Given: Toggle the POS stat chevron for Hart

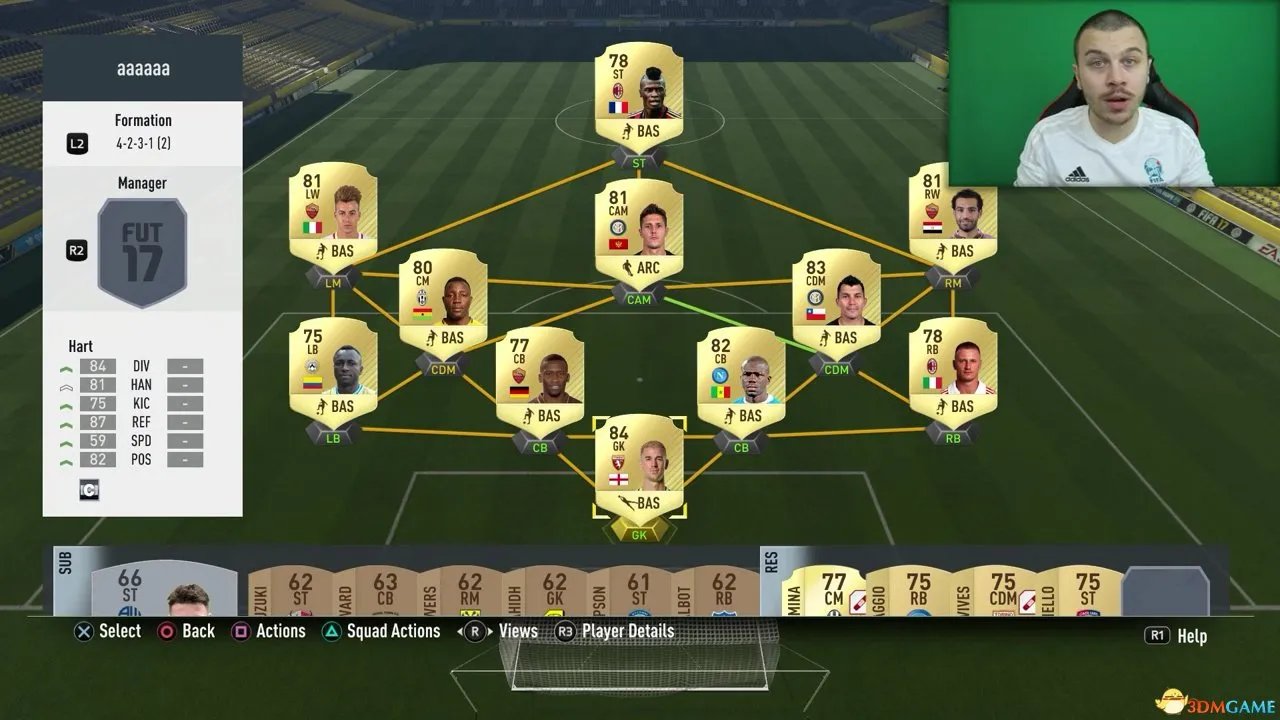Looking at the screenshot, I should [66, 459].
